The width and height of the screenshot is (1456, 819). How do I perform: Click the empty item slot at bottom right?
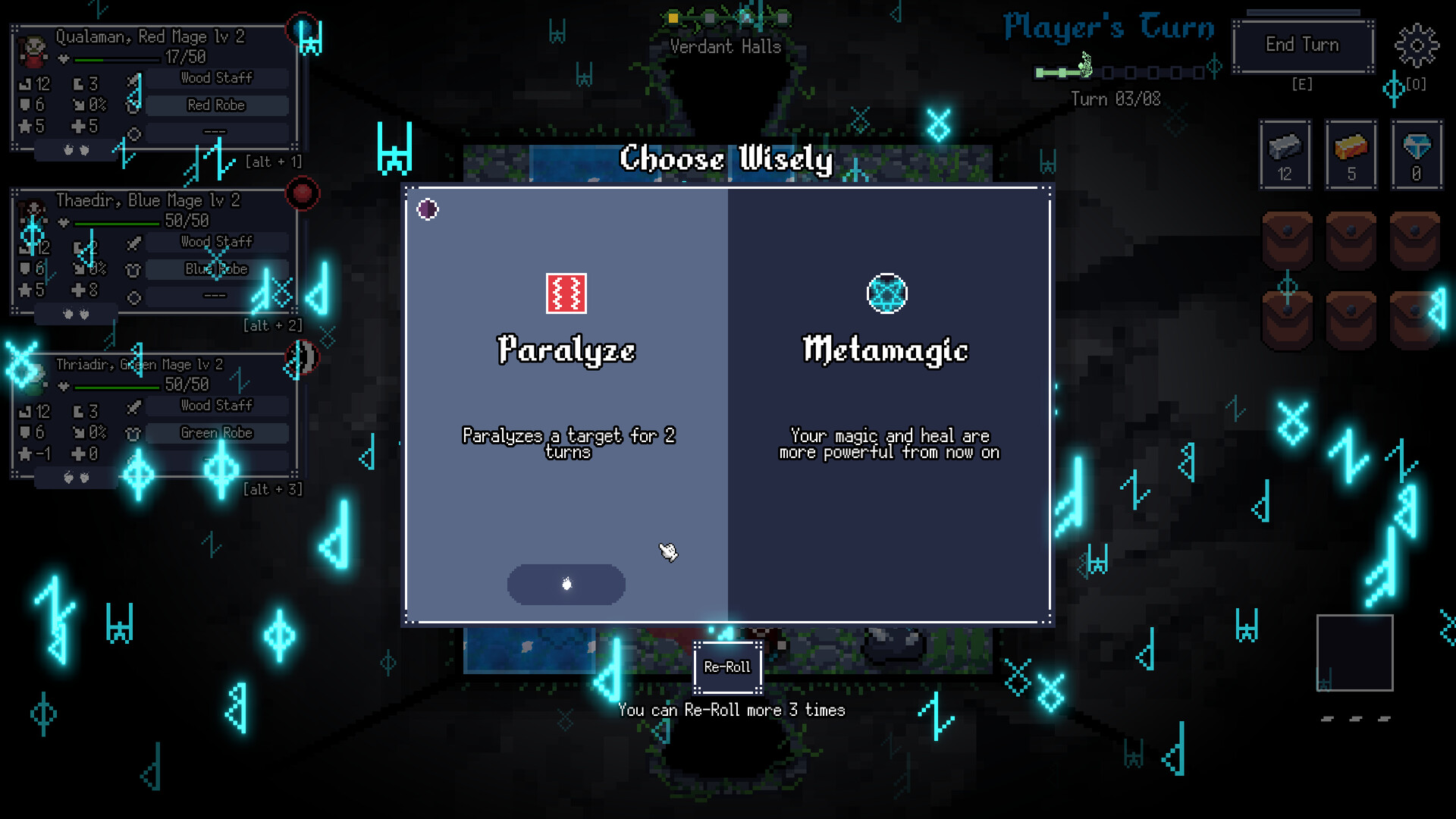1356,652
